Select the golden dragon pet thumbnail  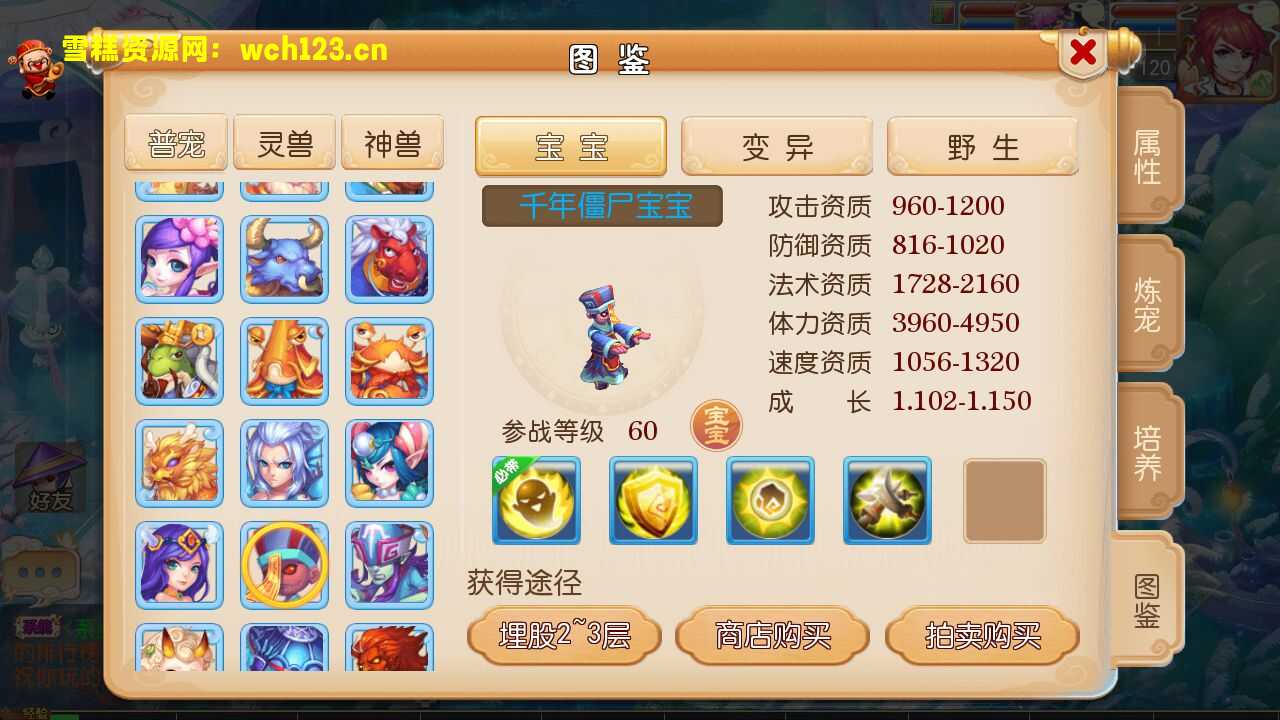178,462
